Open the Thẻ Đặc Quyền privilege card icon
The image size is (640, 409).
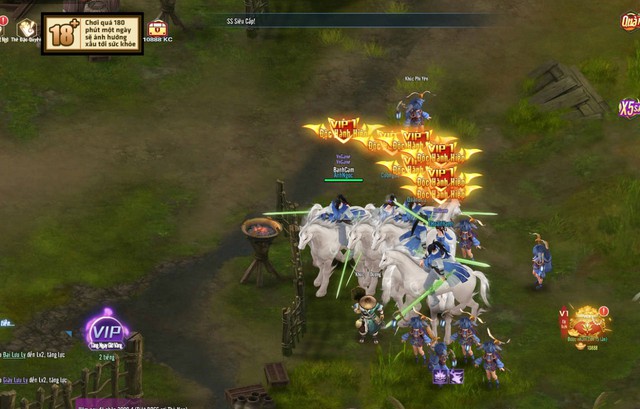pos(27,29)
